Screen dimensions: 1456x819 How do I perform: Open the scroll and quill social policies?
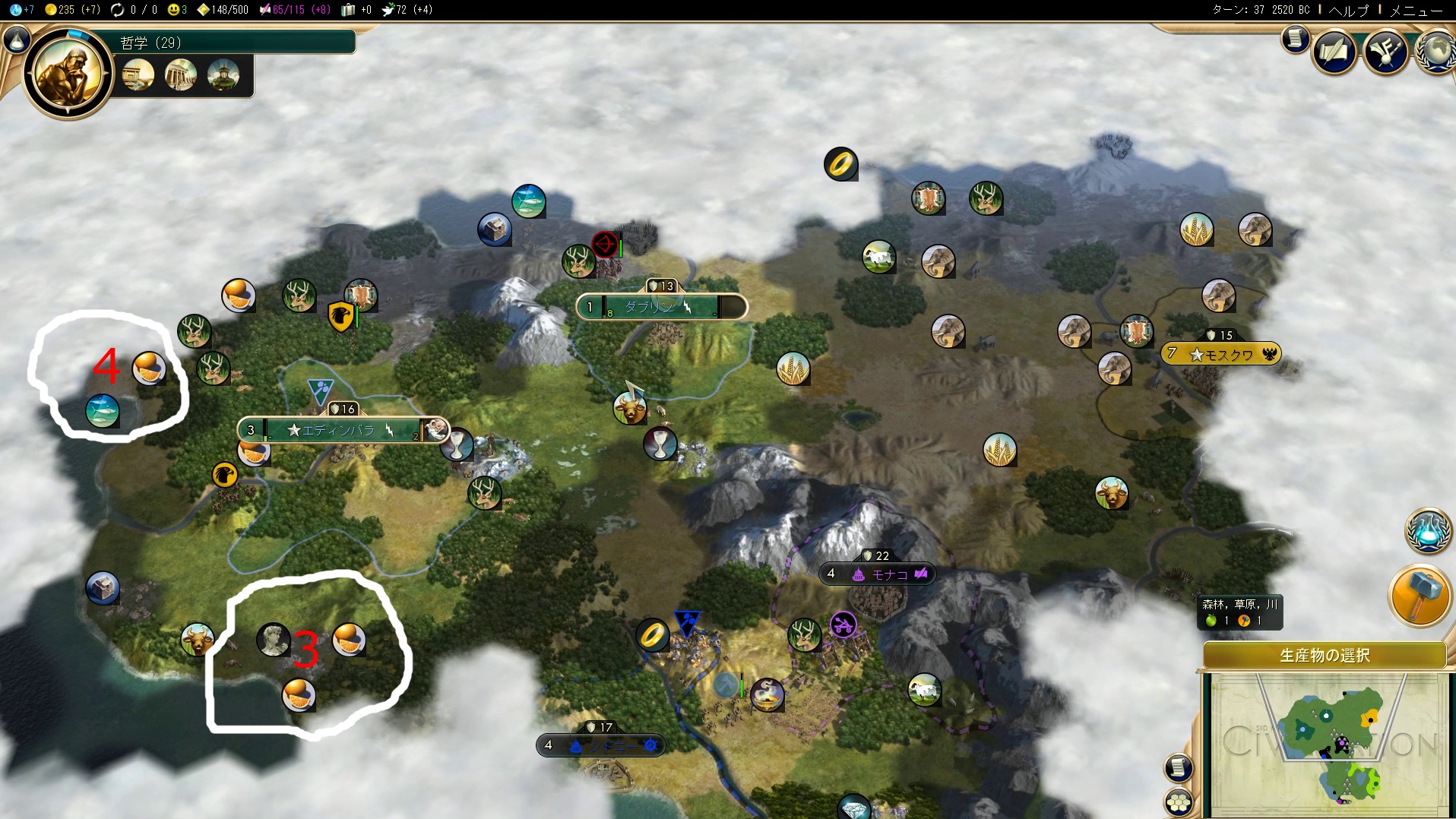pos(1334,52)
